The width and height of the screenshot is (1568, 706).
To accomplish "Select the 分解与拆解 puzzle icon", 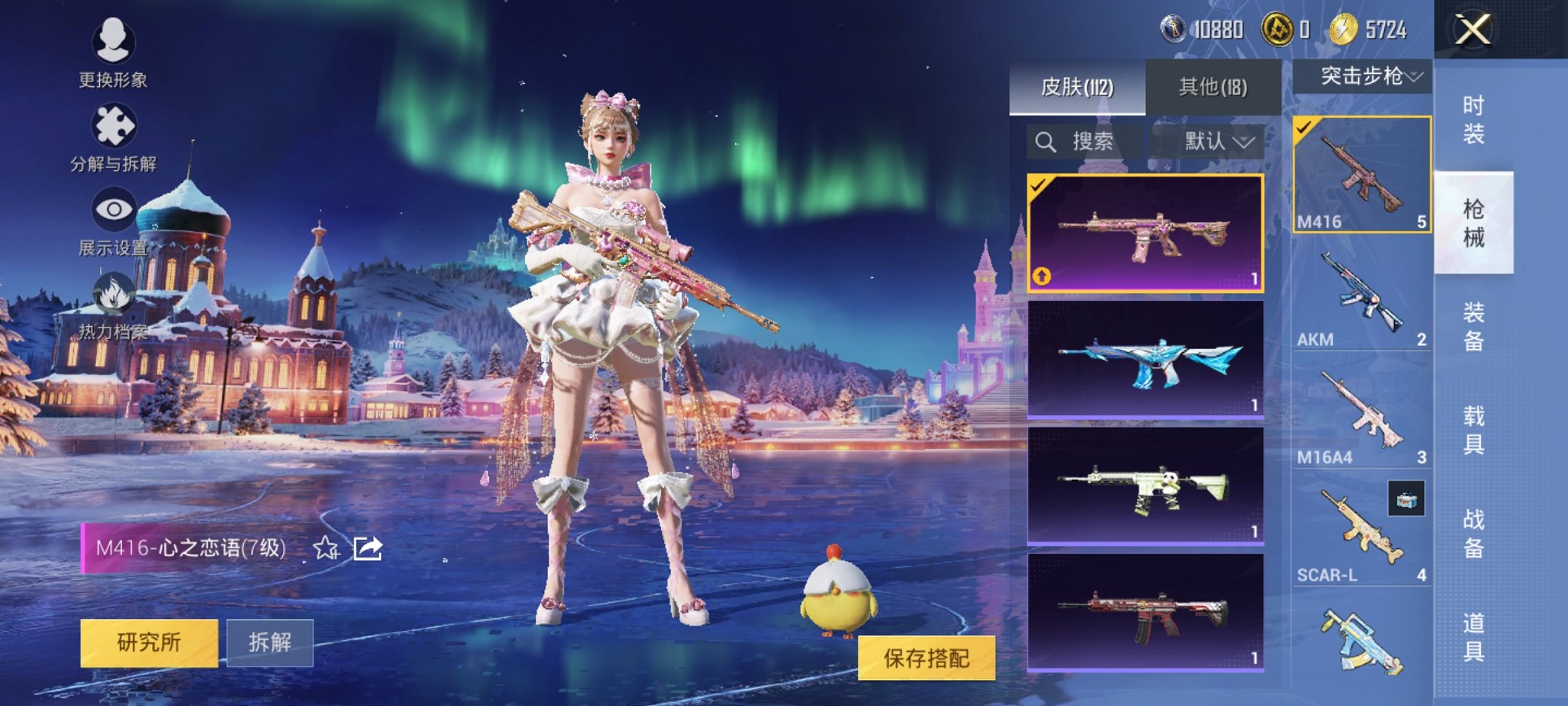I will coord(112,129).
